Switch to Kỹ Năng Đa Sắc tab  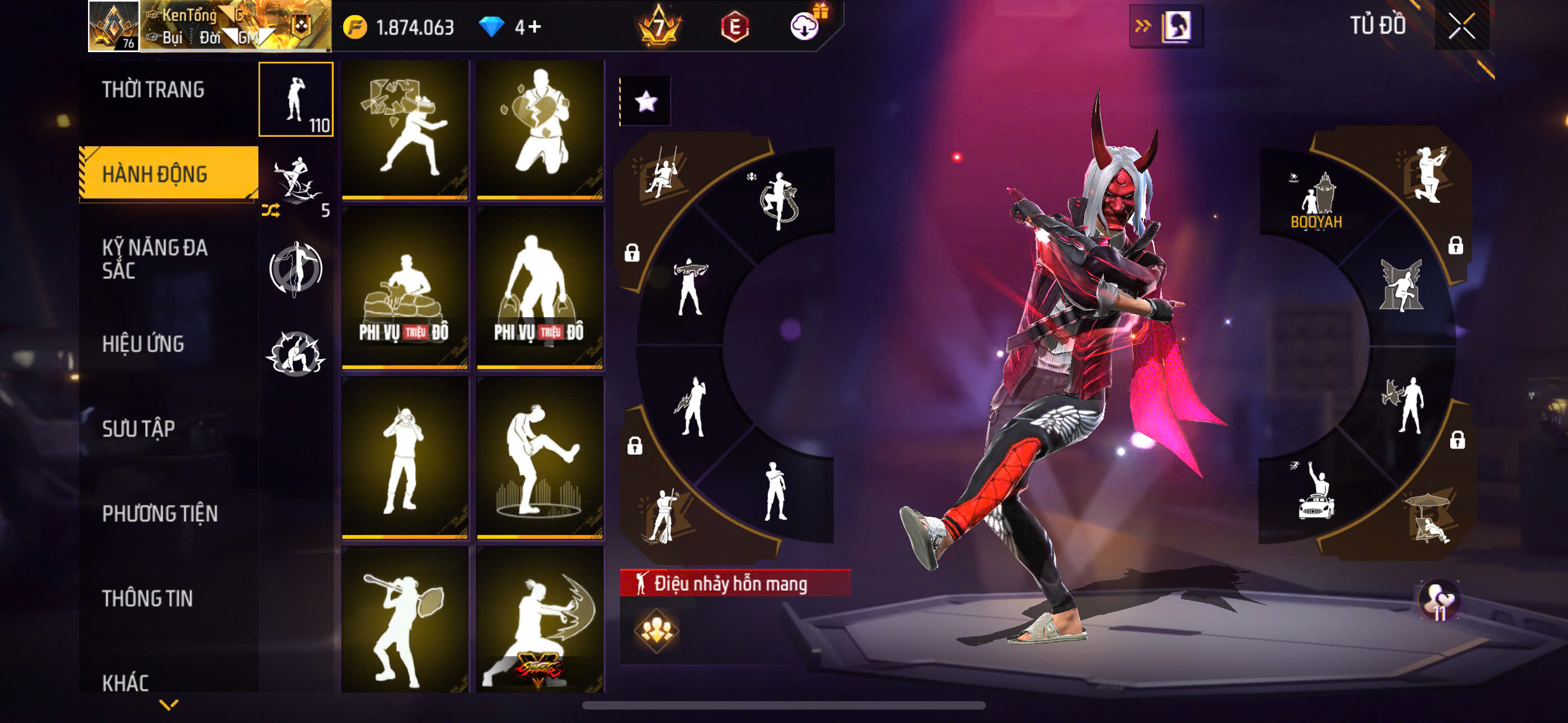pyautogui.click(x=155, y=258)
